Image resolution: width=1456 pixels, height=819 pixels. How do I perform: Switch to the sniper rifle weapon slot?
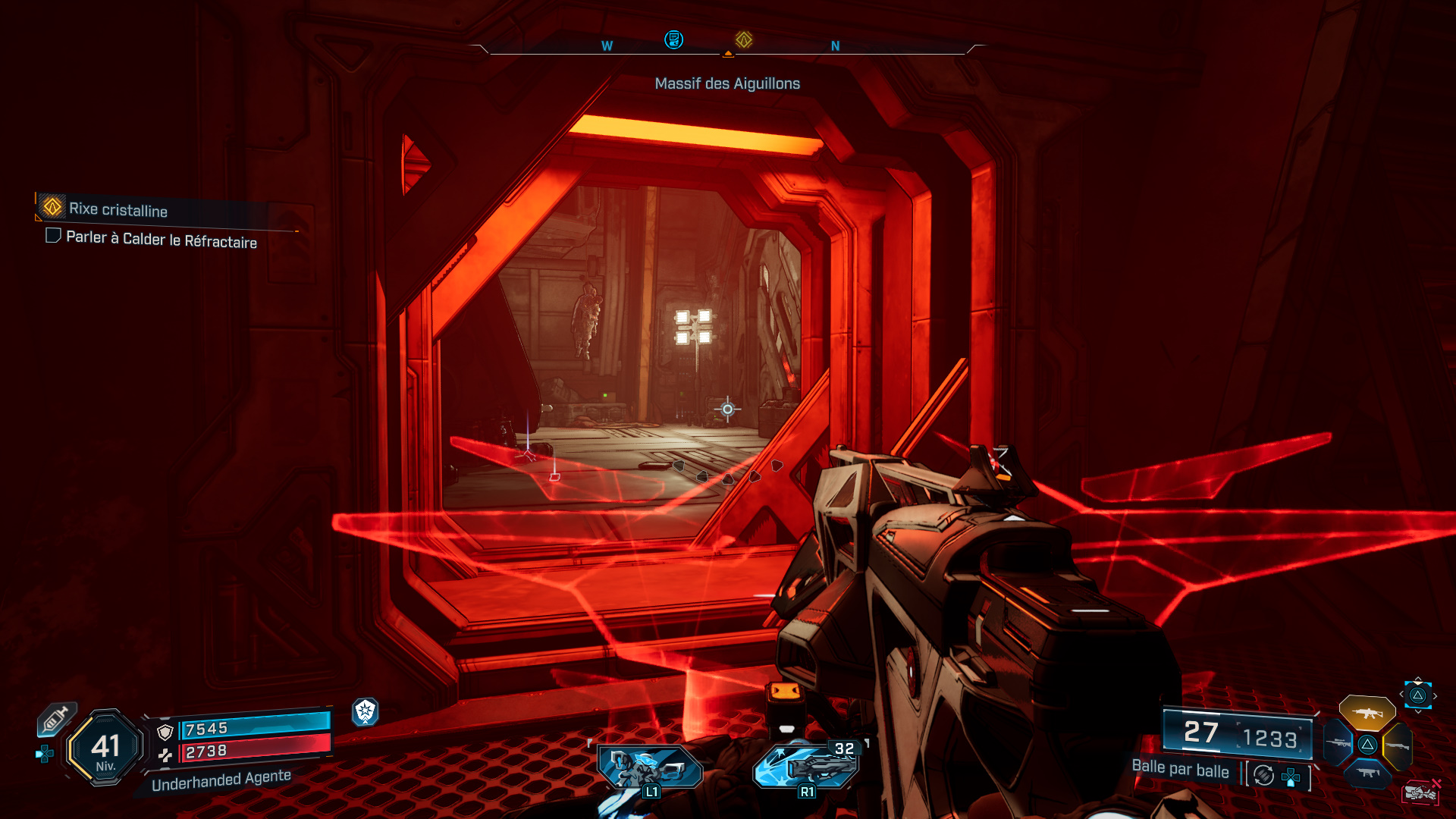point(1338,743)
